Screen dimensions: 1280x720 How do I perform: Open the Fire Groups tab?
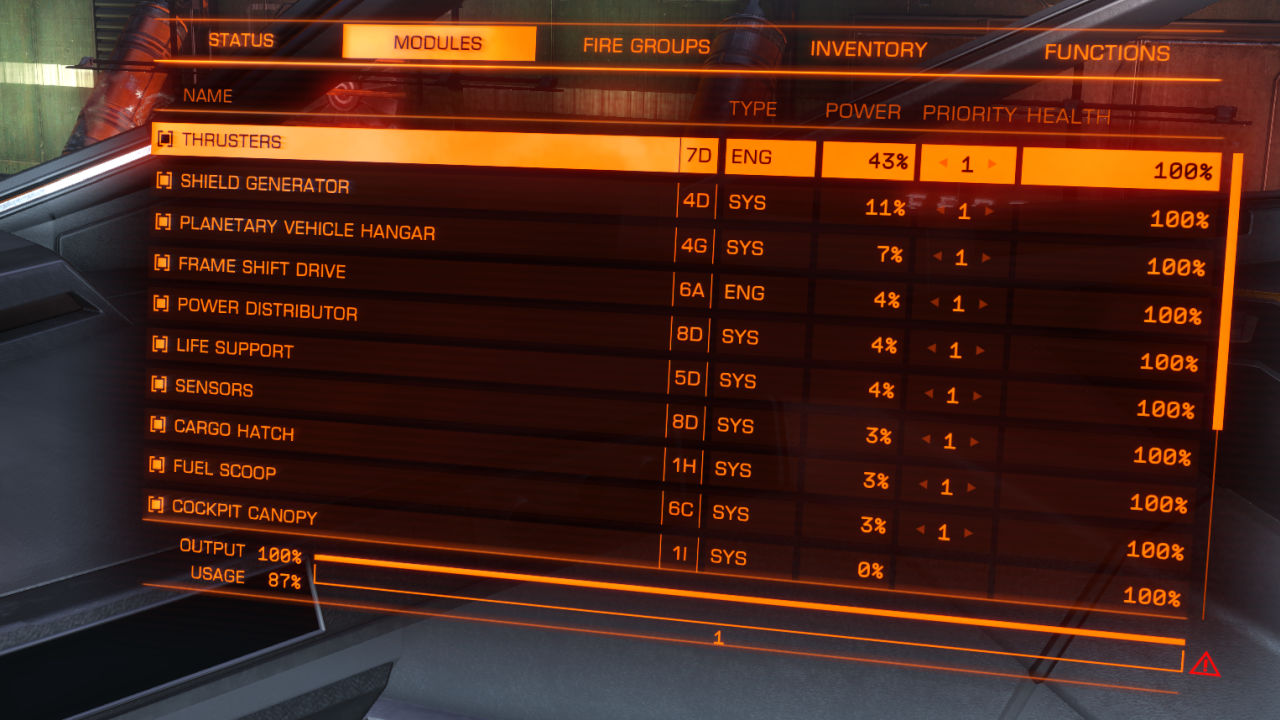646,46
